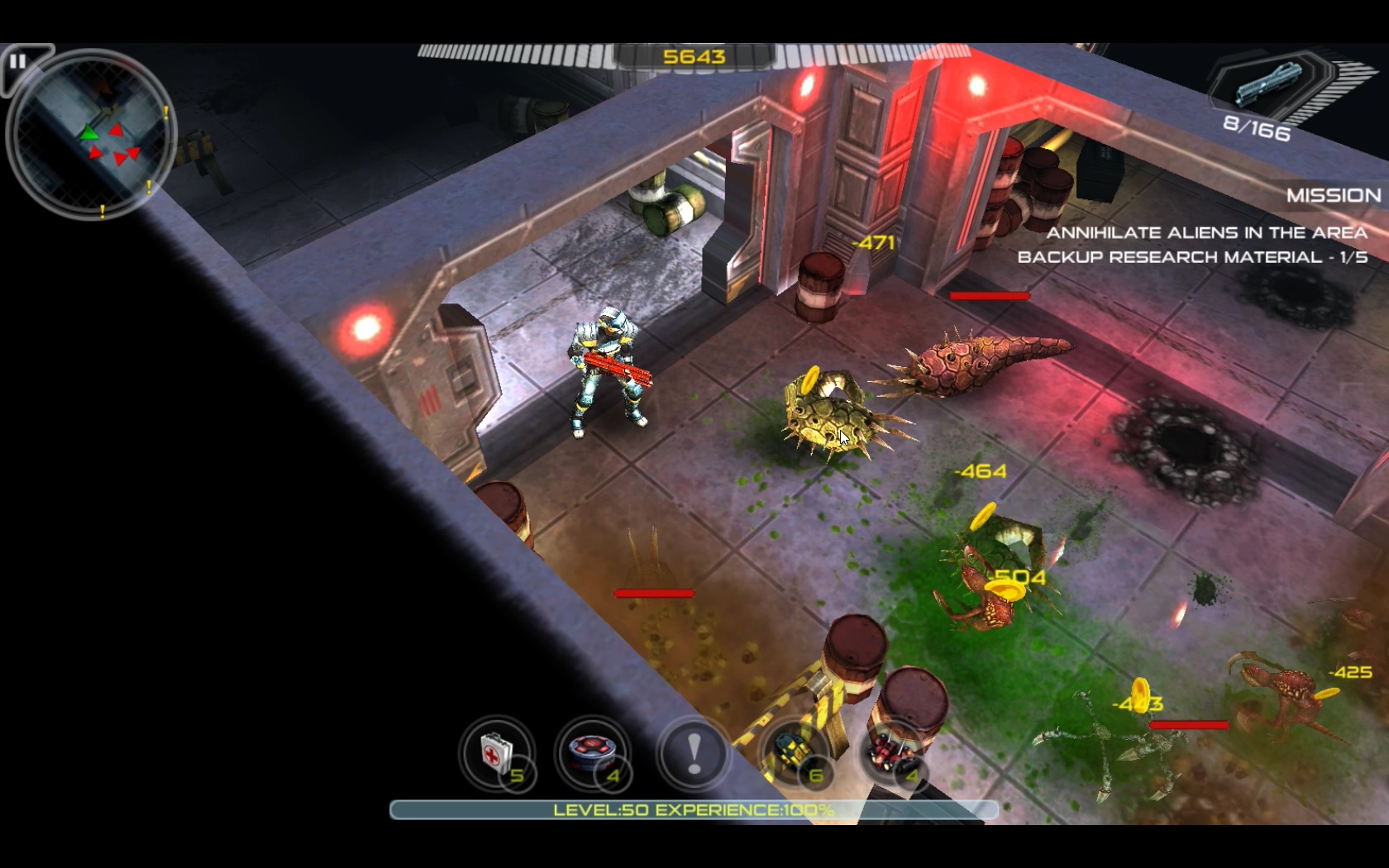
Task: Select the ANNIHILATE ALIENS objective text
Action: point(1209,234)
